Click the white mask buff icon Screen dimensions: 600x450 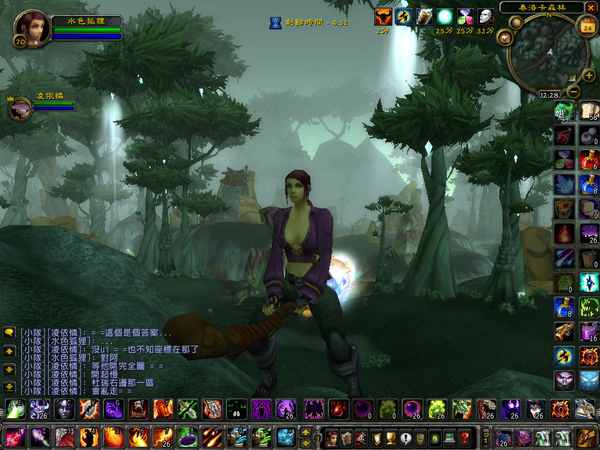[x=486, y=16]
